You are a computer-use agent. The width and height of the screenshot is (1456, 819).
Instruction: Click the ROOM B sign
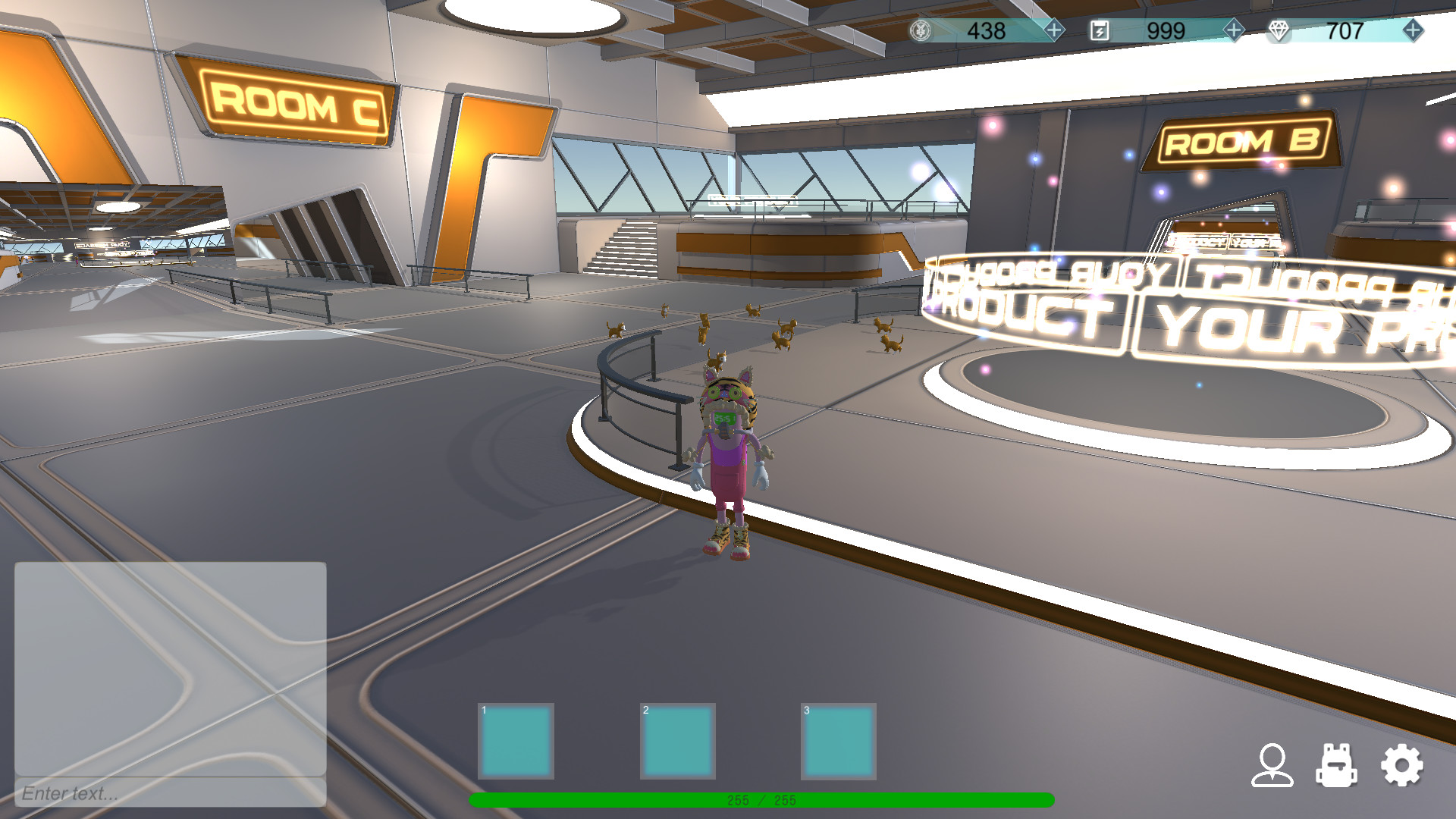1244,141
